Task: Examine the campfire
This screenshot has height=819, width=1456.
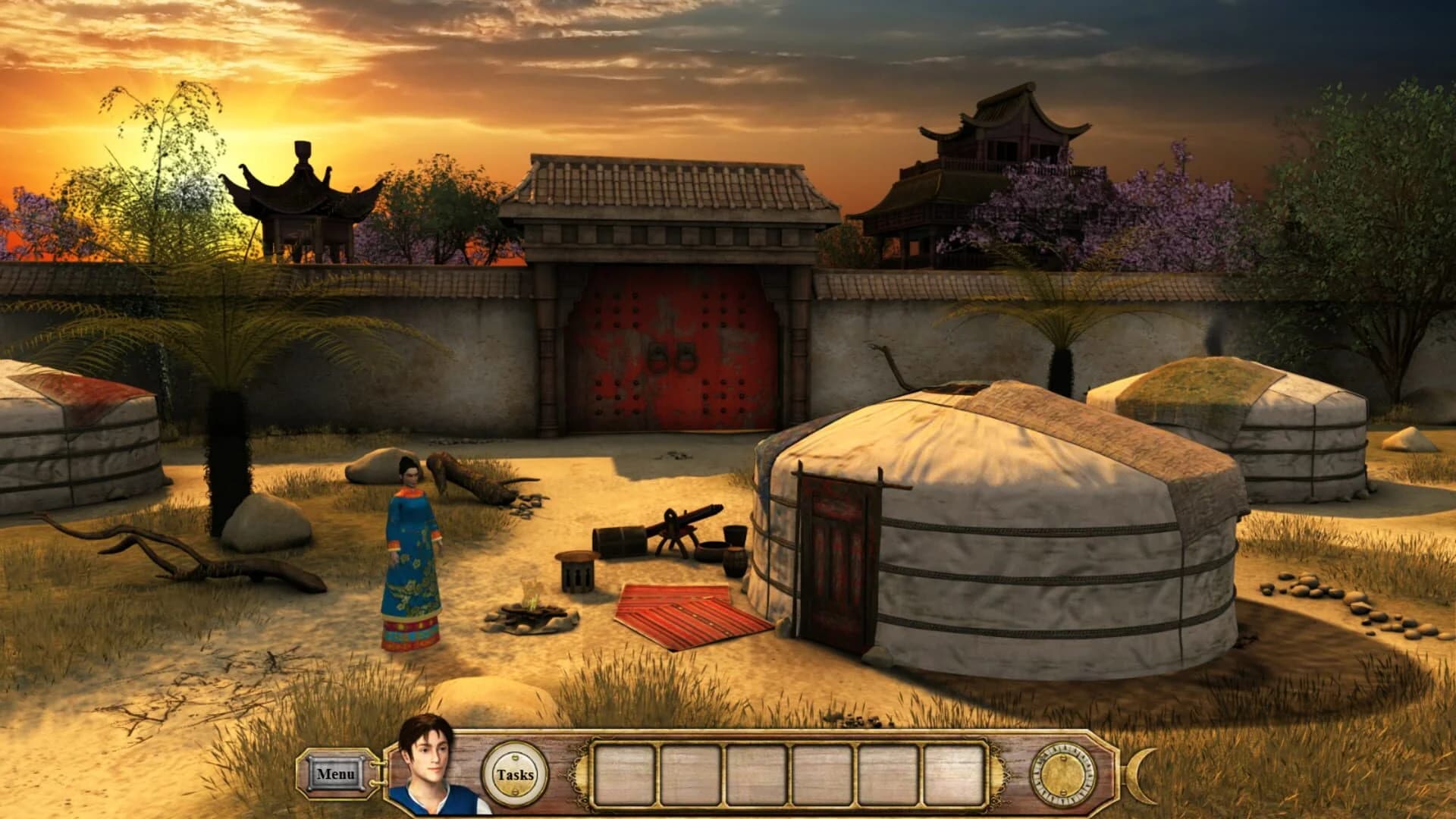Action: [x=531, y=614]
